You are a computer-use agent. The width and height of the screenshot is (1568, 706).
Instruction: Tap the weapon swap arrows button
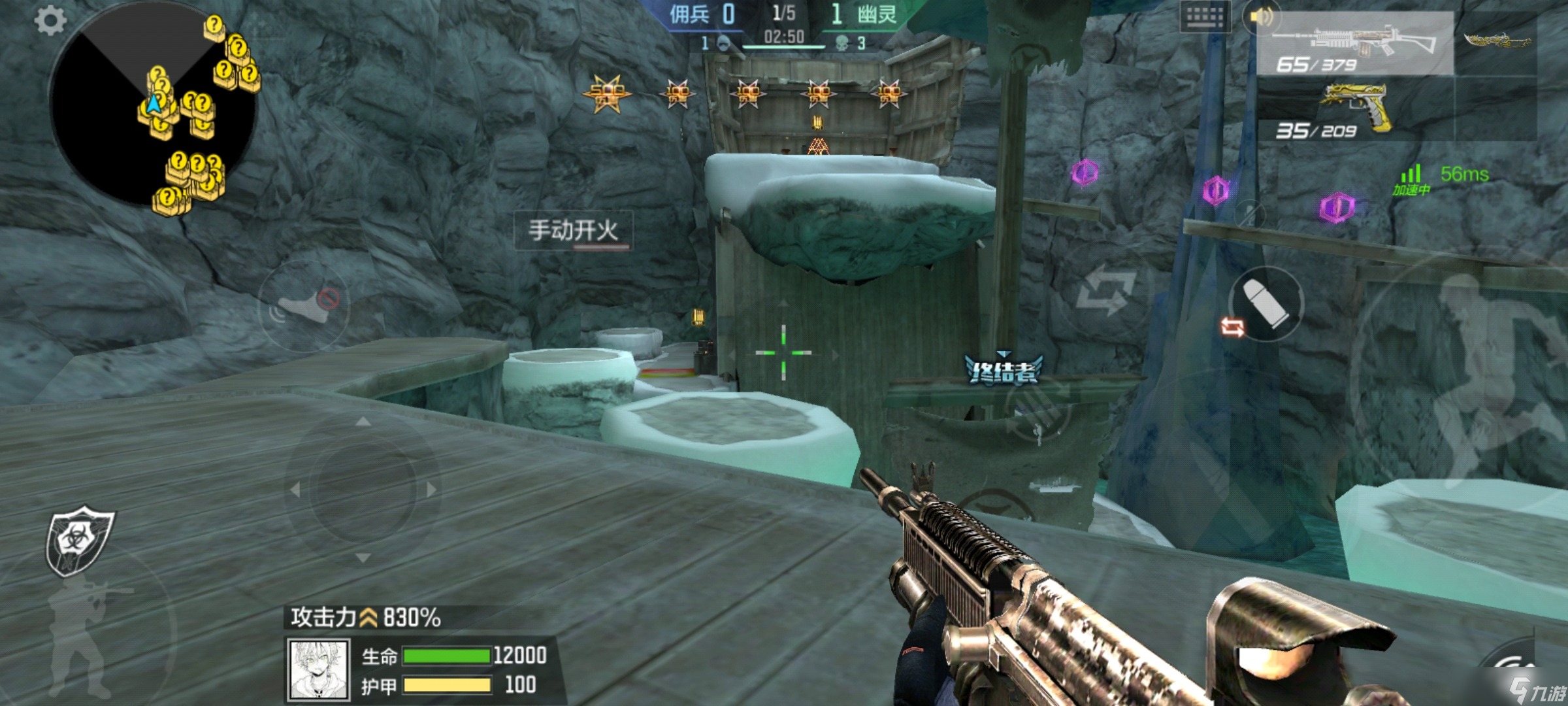(x=1105, y=290)
